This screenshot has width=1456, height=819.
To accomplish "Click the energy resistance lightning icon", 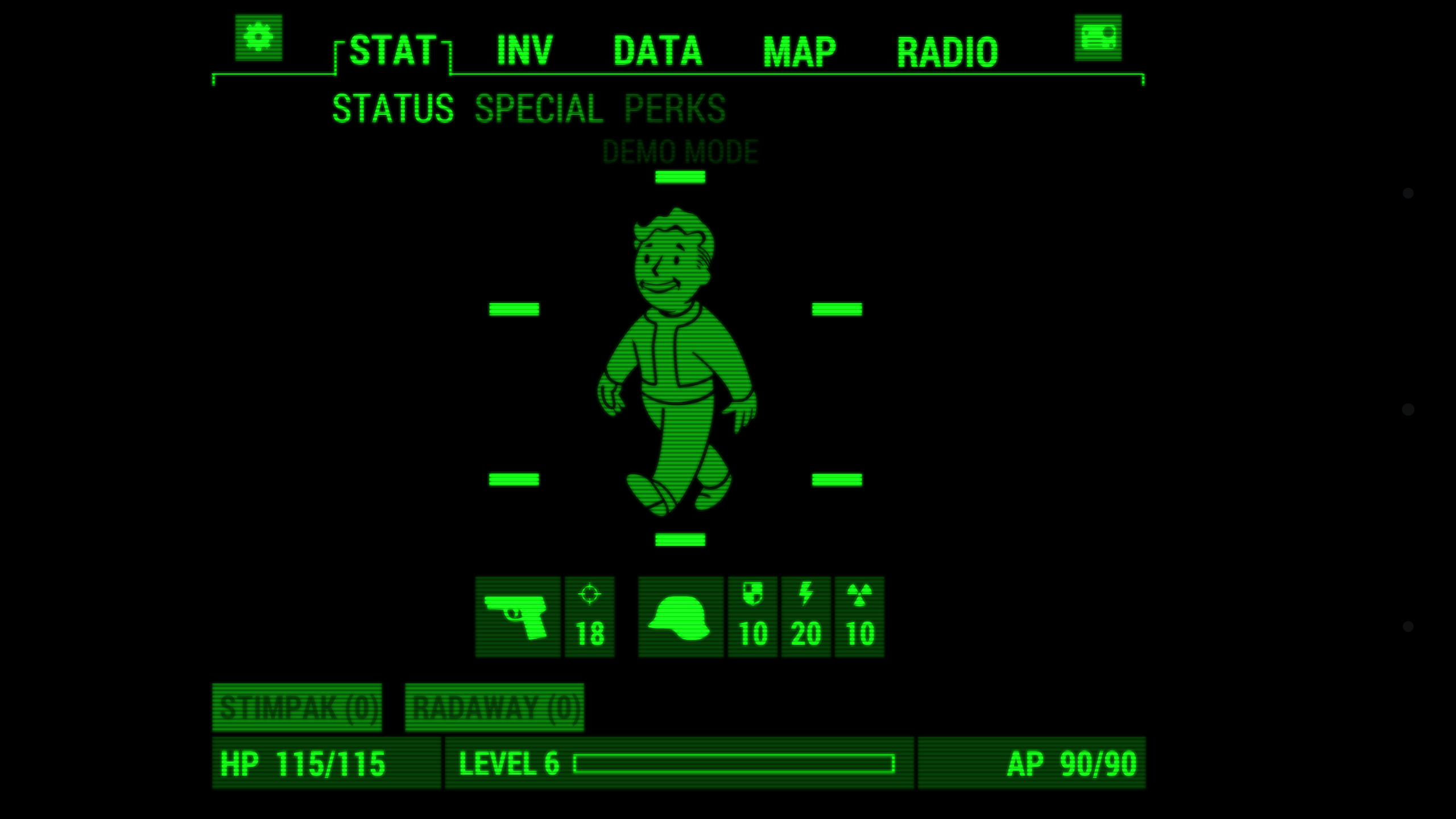I will [x=806, y=617].
